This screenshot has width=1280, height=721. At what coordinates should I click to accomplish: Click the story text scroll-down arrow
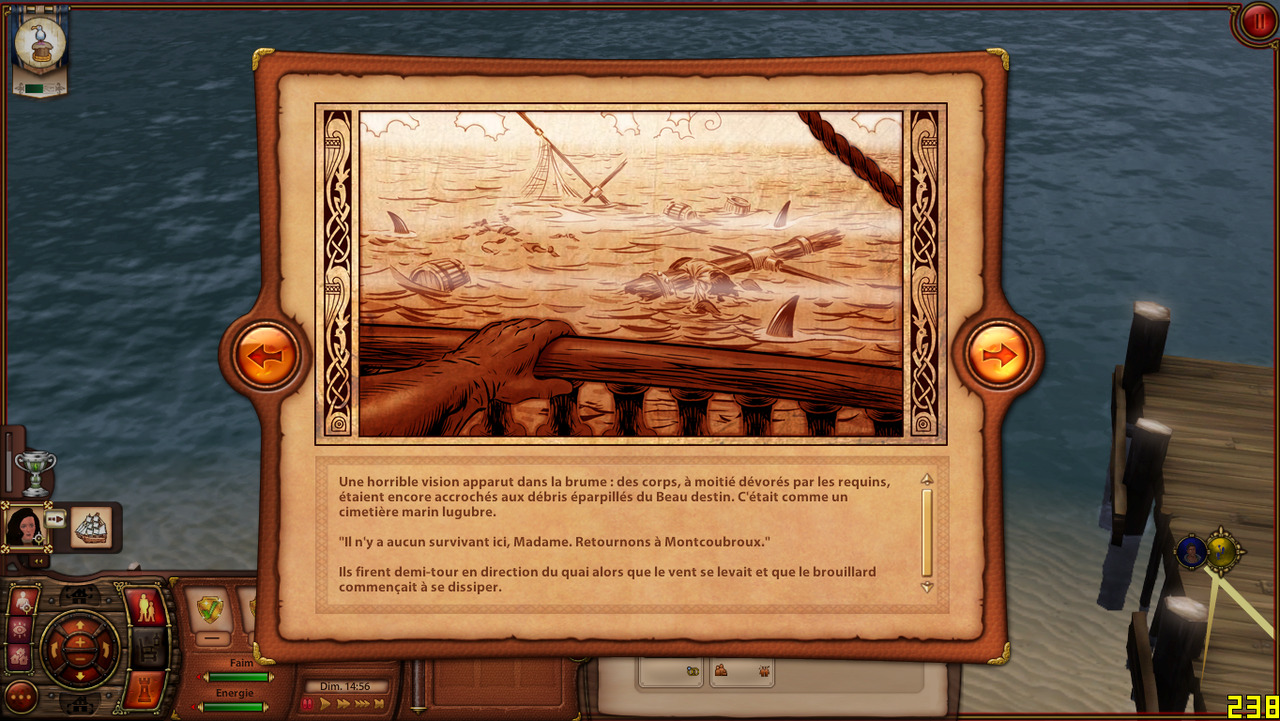tap(927, 587)
